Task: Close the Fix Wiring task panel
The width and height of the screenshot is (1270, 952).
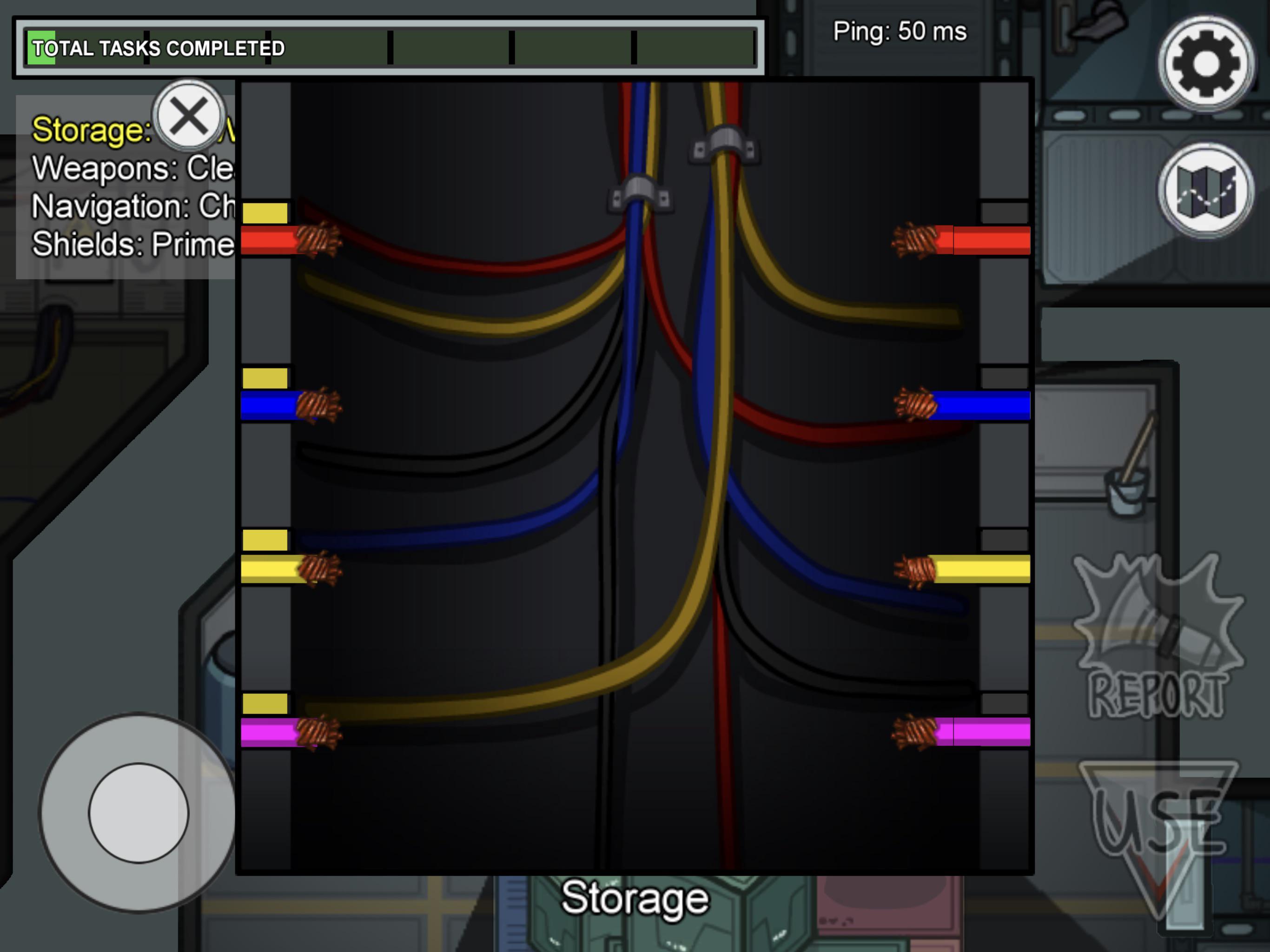Action: (188, 117)
